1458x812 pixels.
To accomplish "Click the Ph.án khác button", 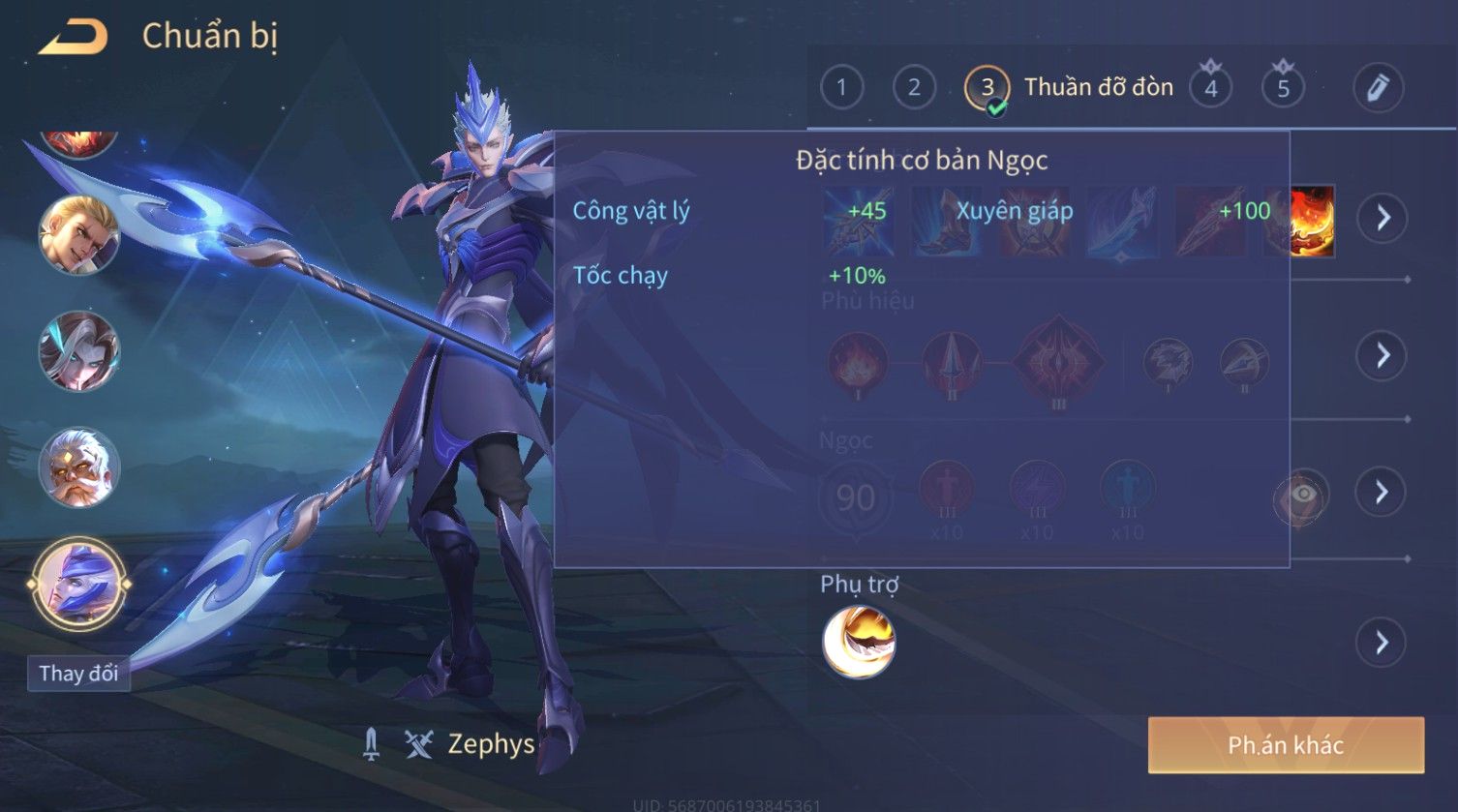I will tap(1285, 745).
